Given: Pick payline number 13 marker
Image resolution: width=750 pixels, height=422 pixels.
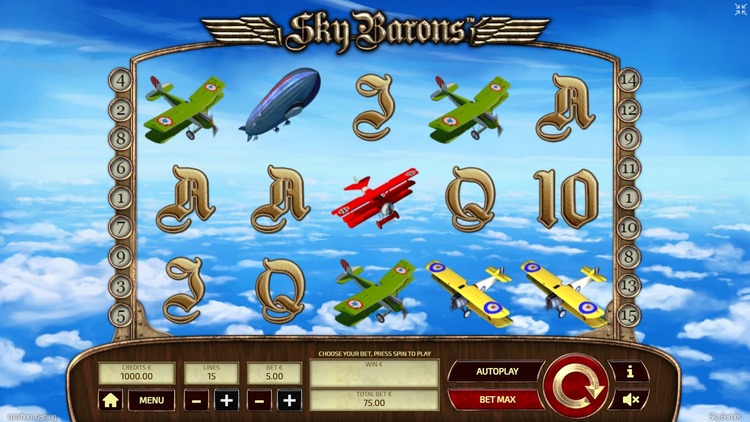Looking at the screenshot, I should [629, 287].
